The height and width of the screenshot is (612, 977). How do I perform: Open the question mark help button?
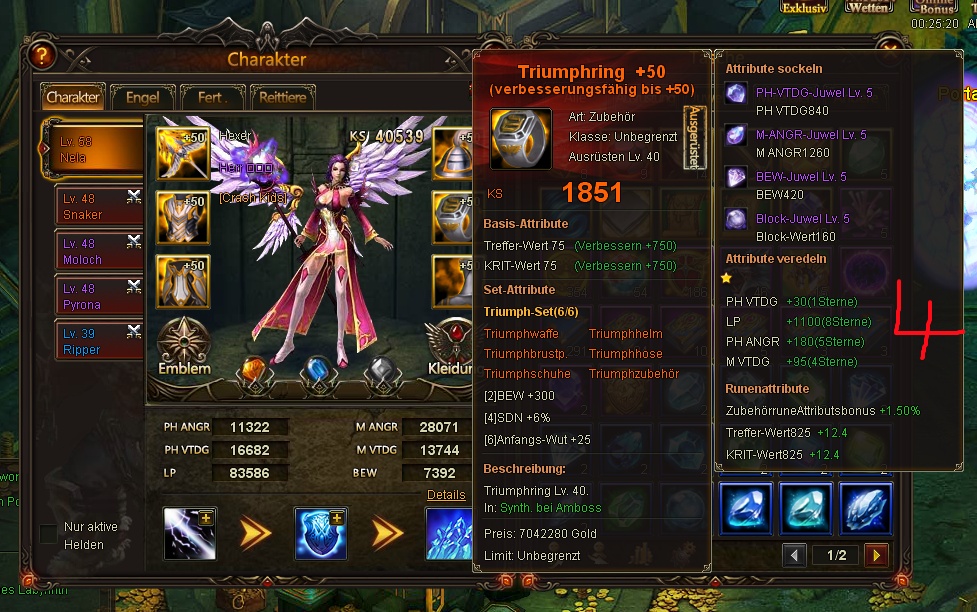click(x=41, y=55)
